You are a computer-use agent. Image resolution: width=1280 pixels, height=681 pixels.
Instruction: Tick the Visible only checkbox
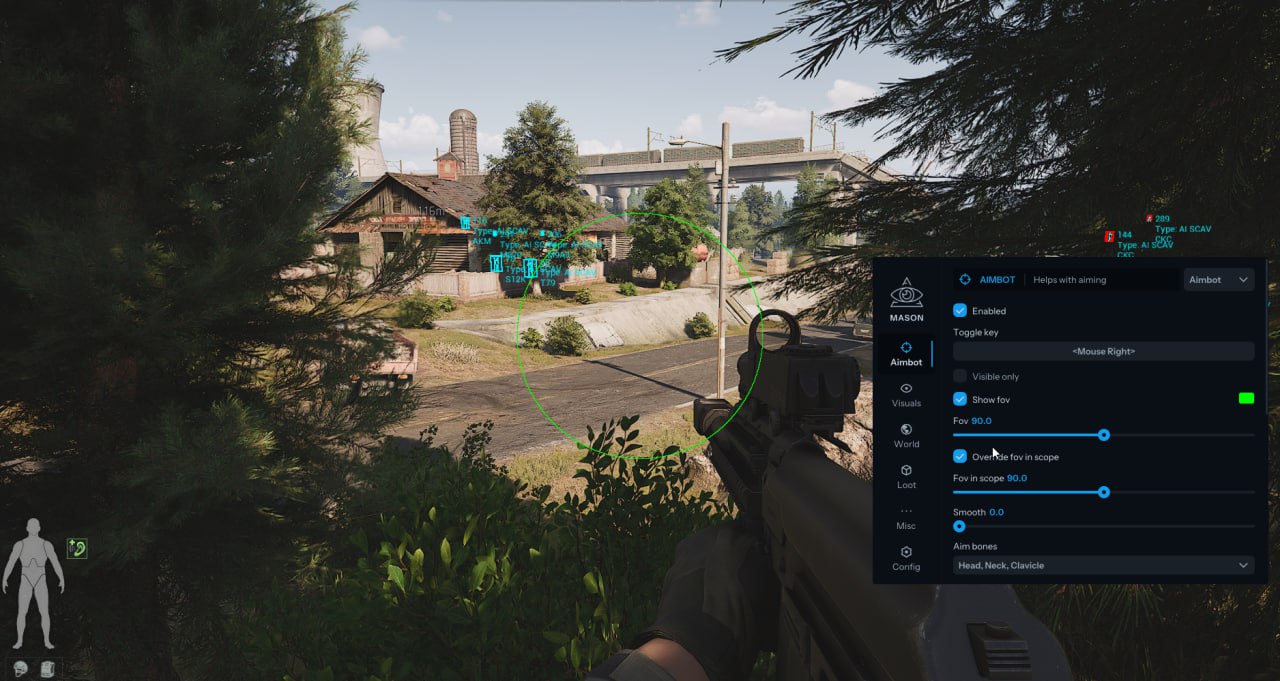click(960, 376)
